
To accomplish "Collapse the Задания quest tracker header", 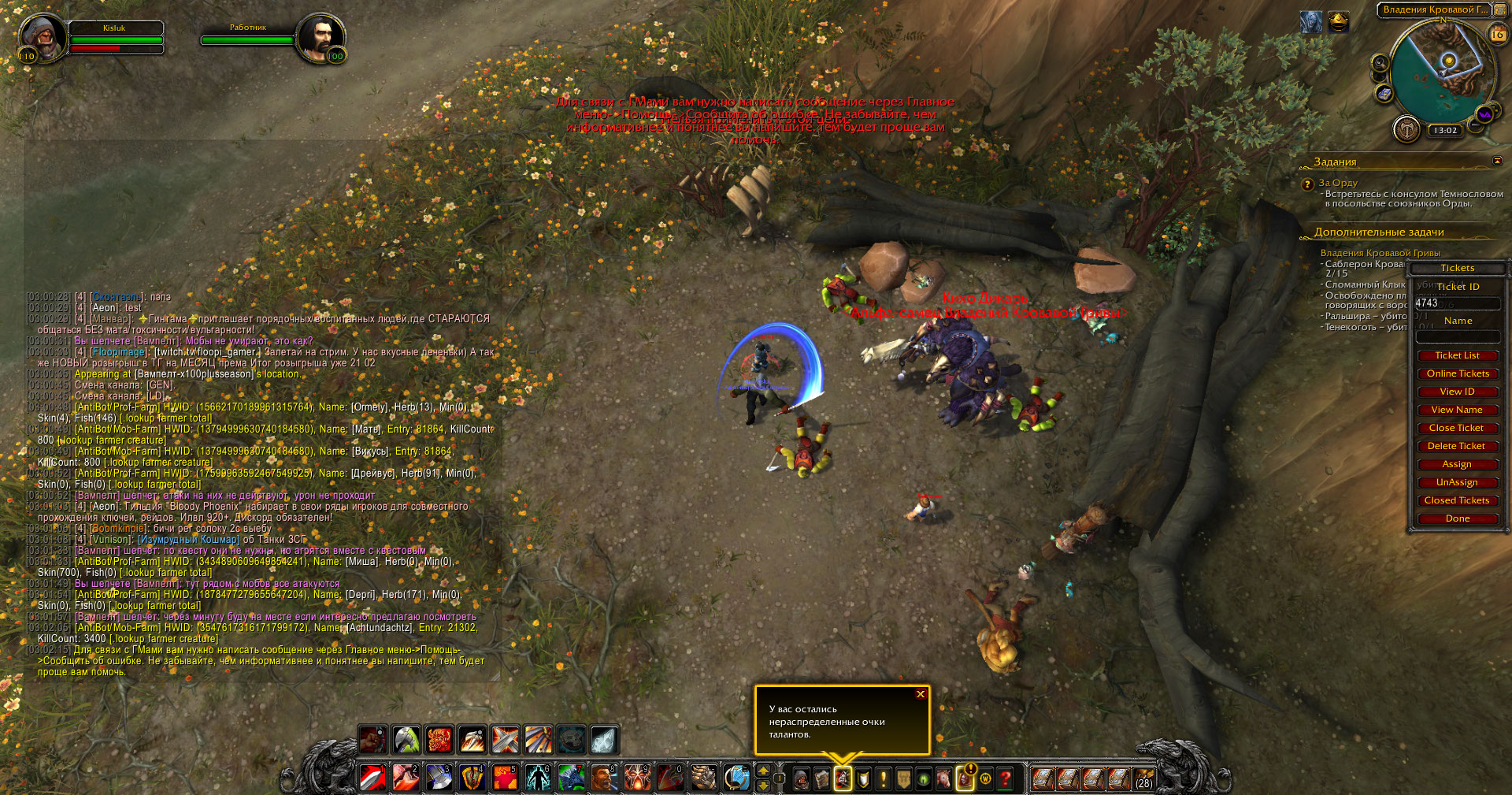I will point(1497,162).
